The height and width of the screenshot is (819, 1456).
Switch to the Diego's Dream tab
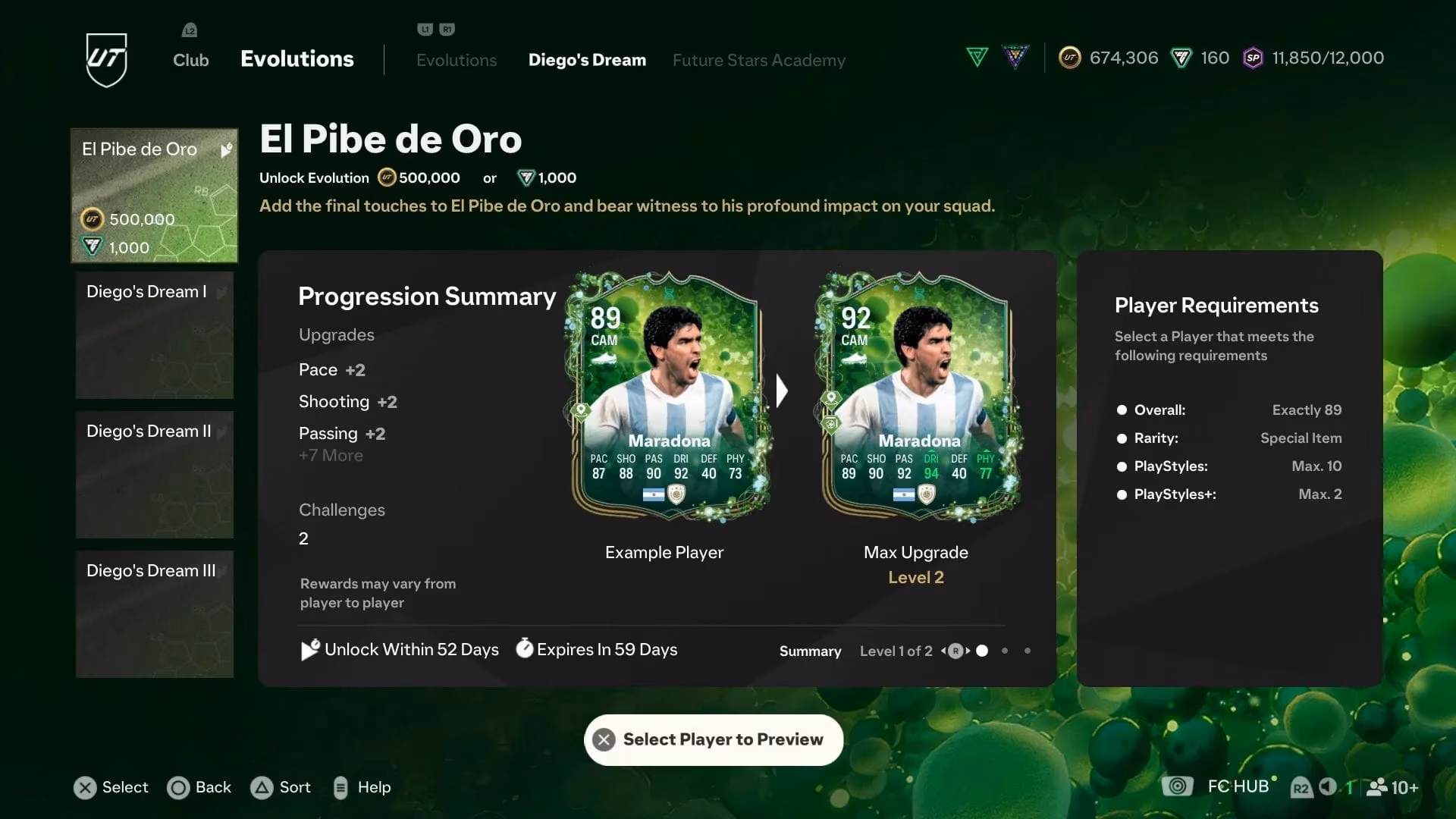(x=587, y=60)
